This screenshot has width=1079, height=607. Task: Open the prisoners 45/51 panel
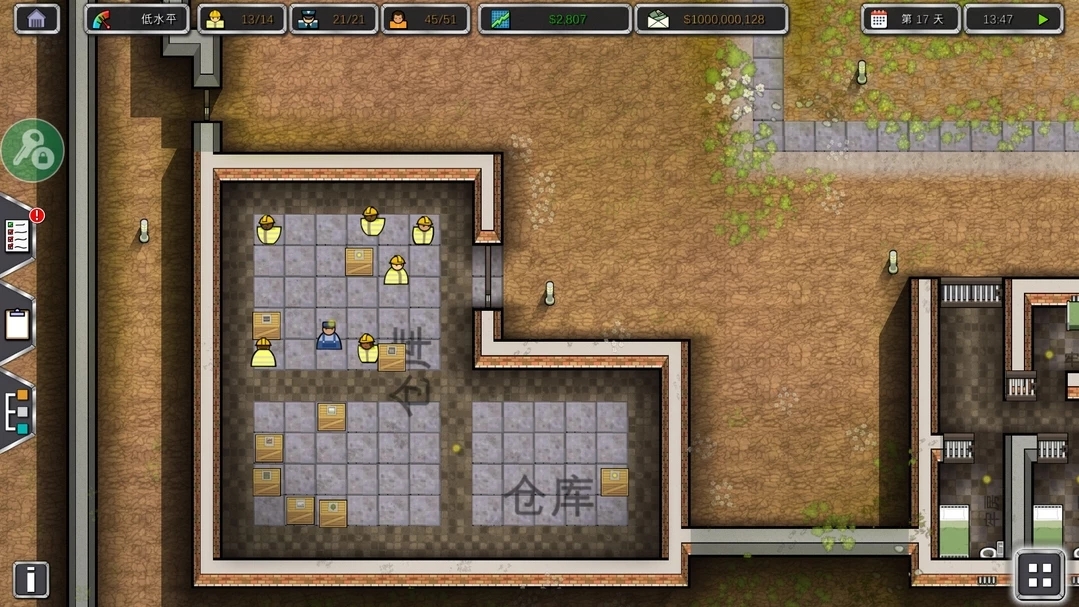point(425,19)
